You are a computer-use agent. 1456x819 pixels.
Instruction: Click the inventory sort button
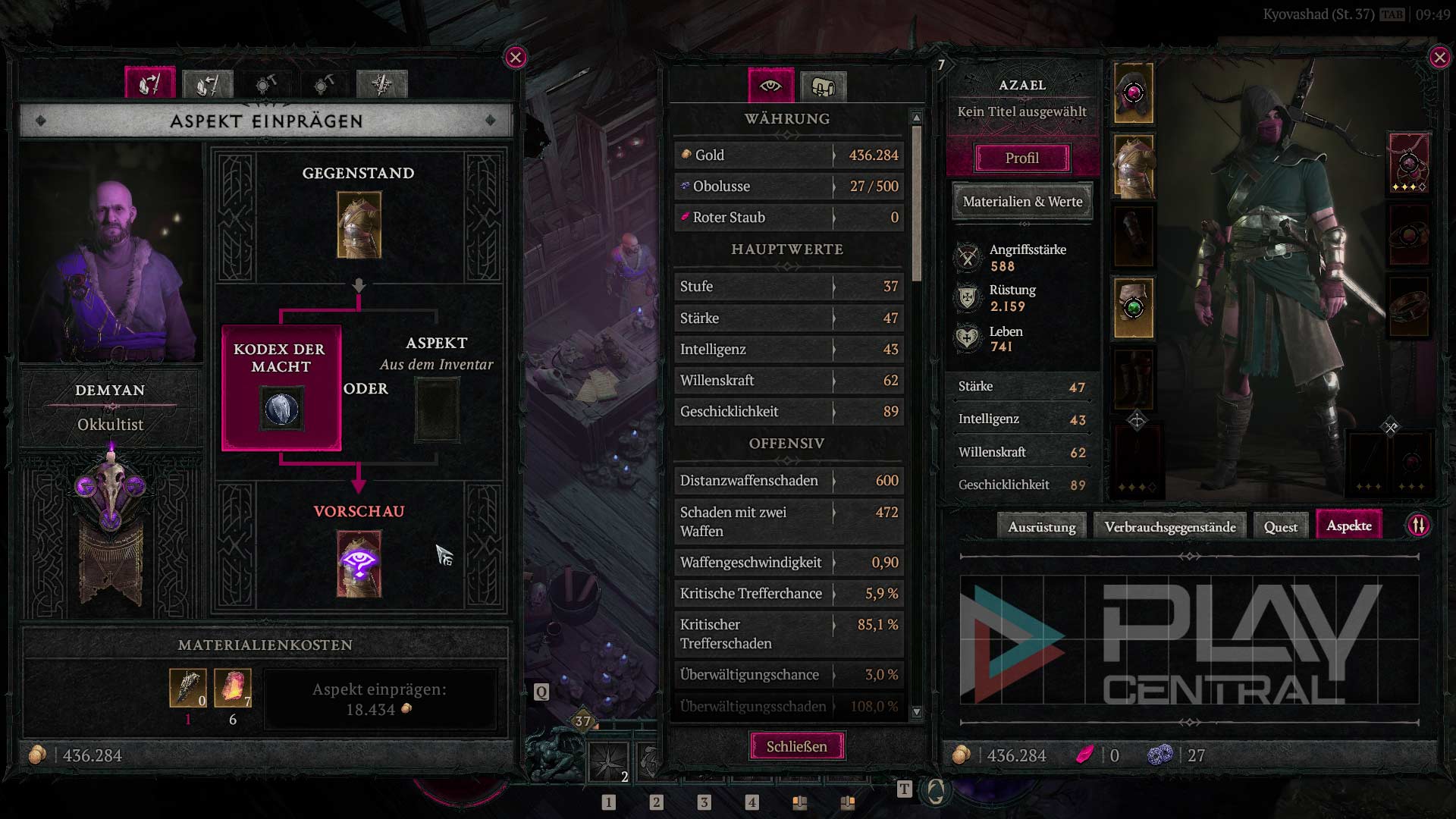click(x=1418, y=526)
